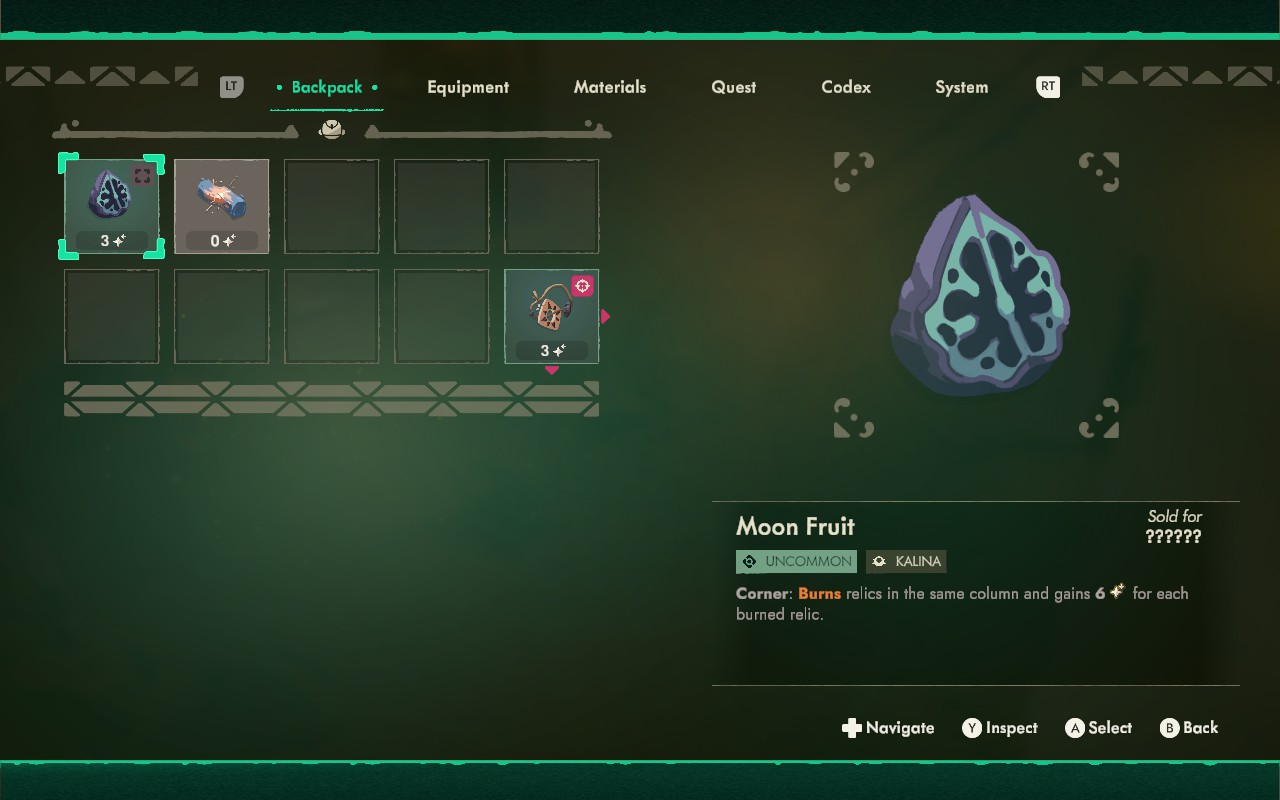The height and width of the screenshot is (800, 1280).
Task: Open the System tab
Action: pos(961,87)
